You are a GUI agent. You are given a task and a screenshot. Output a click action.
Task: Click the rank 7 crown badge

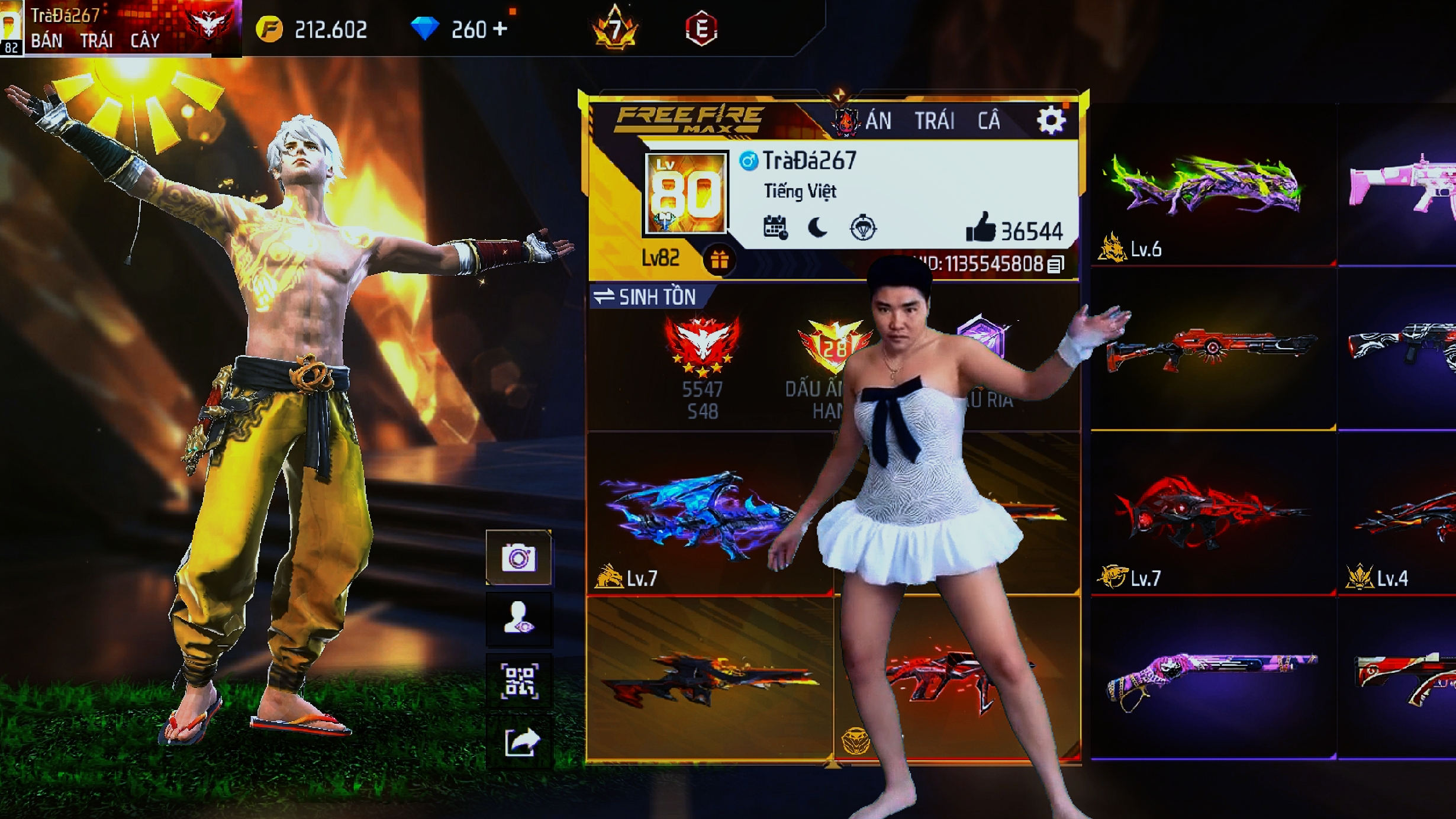(x=615, y=28)
